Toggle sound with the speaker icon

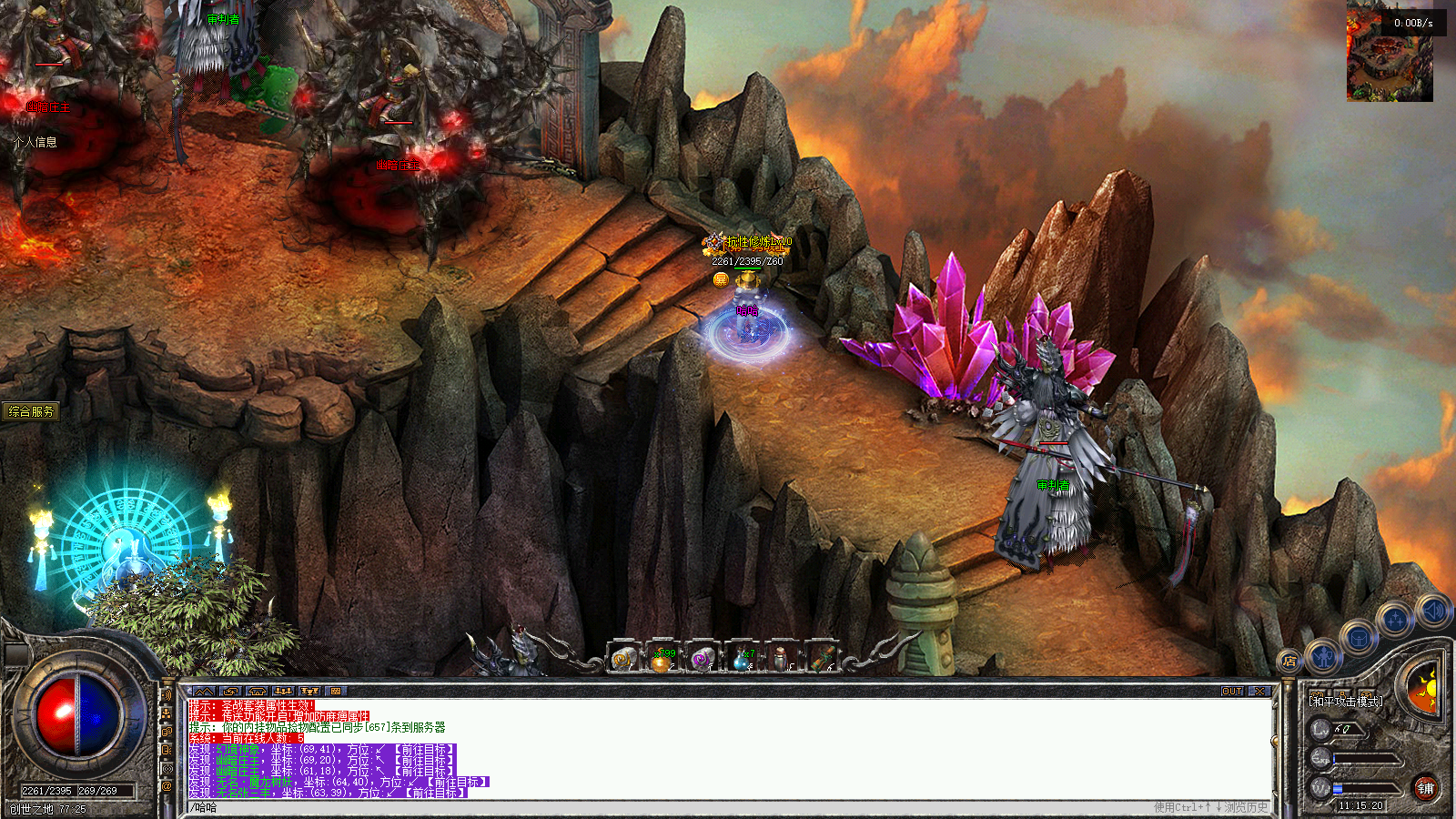pyautogui.click(x=1432, y=611)
